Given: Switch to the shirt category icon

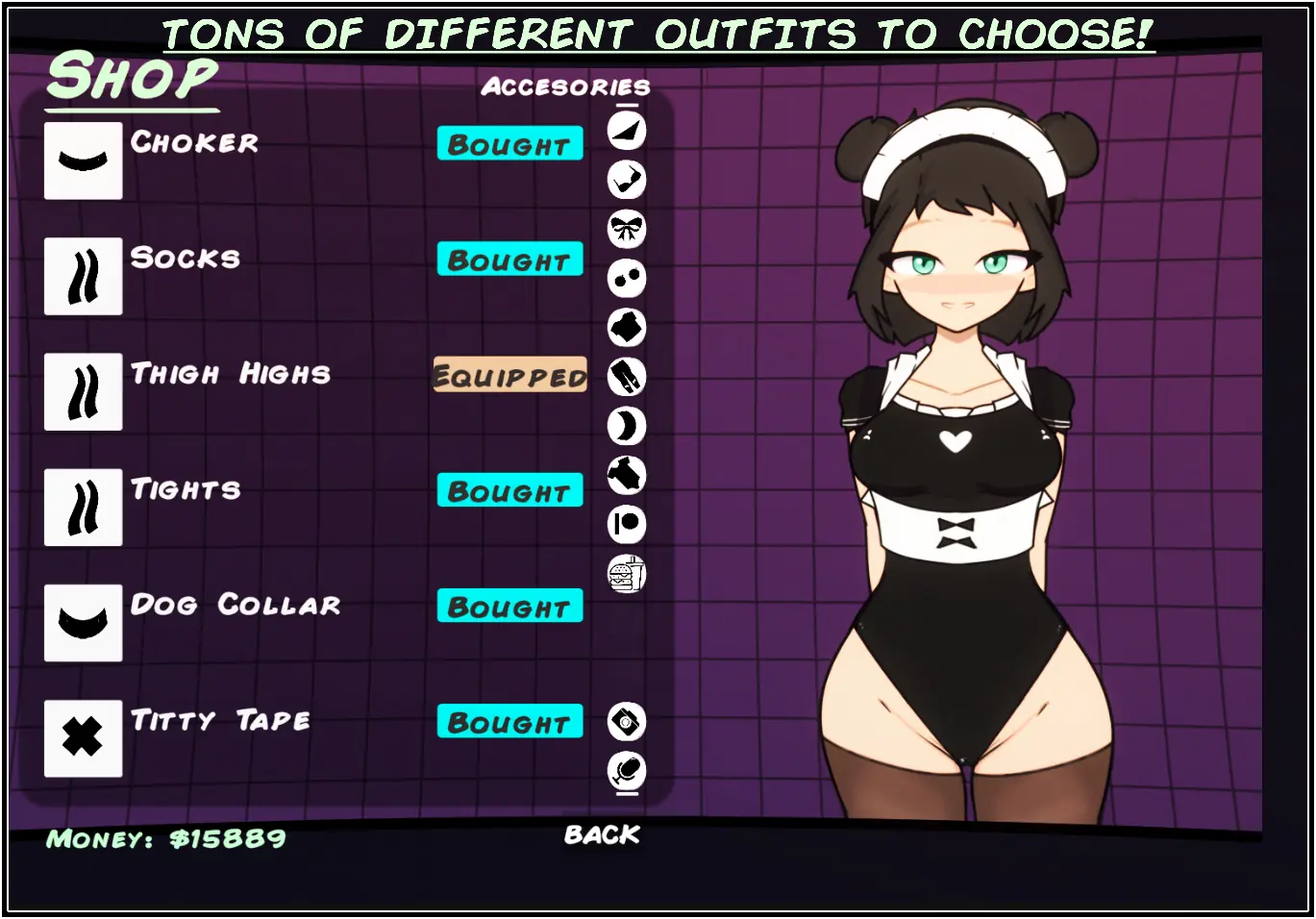Looking at the screenshot, I should pyautogui.click(x=627, y=328).
